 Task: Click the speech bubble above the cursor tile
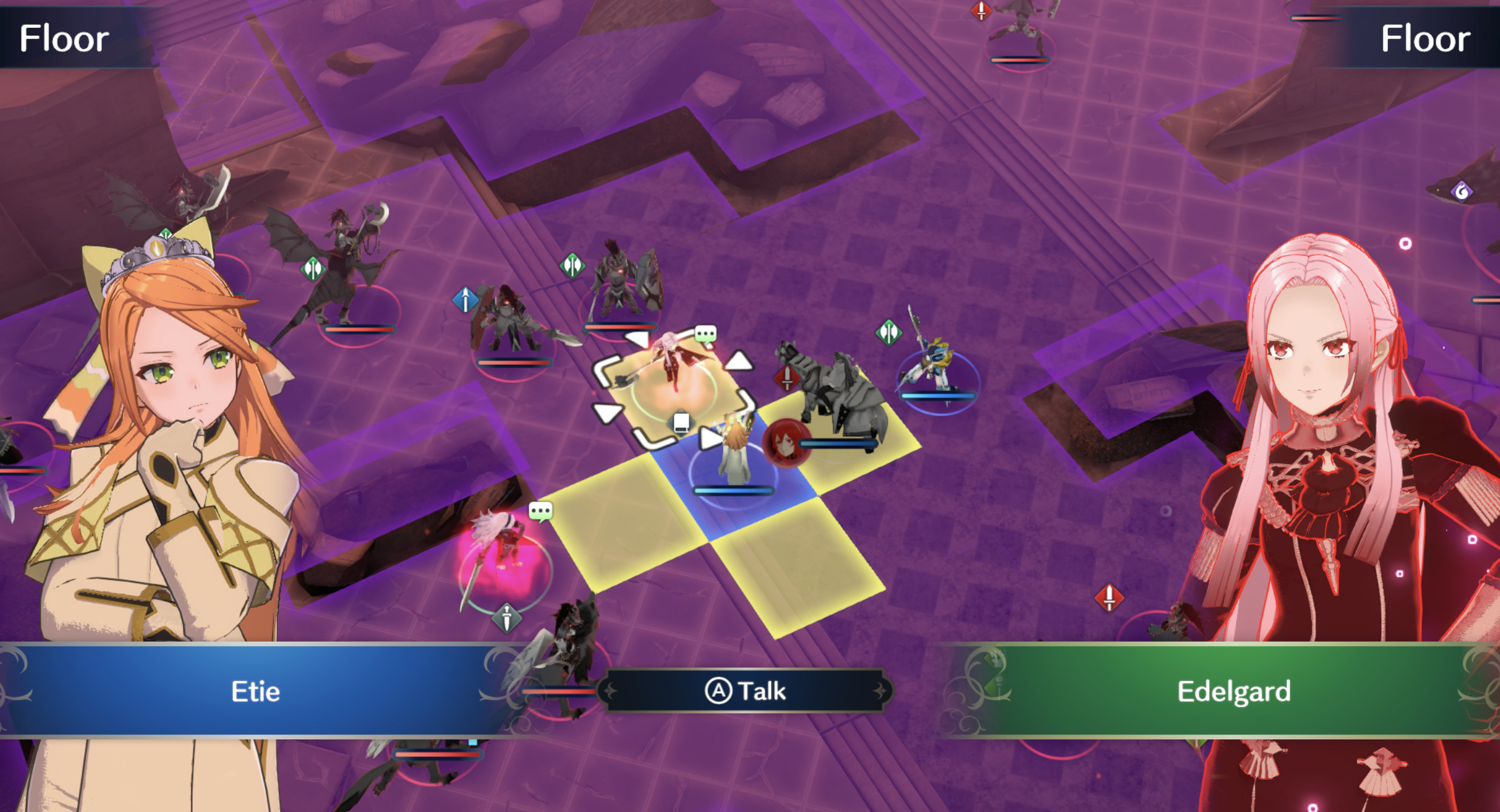tap(705, 334)
